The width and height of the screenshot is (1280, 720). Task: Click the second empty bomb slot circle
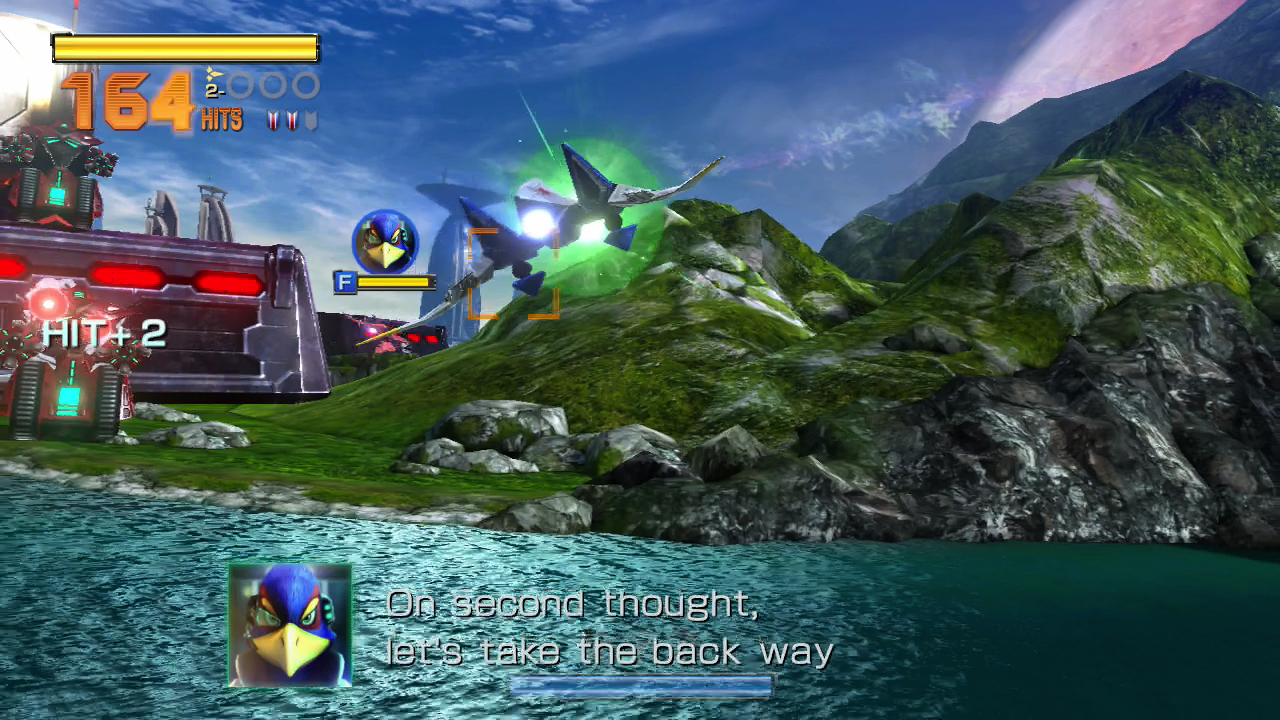[273, 86]
